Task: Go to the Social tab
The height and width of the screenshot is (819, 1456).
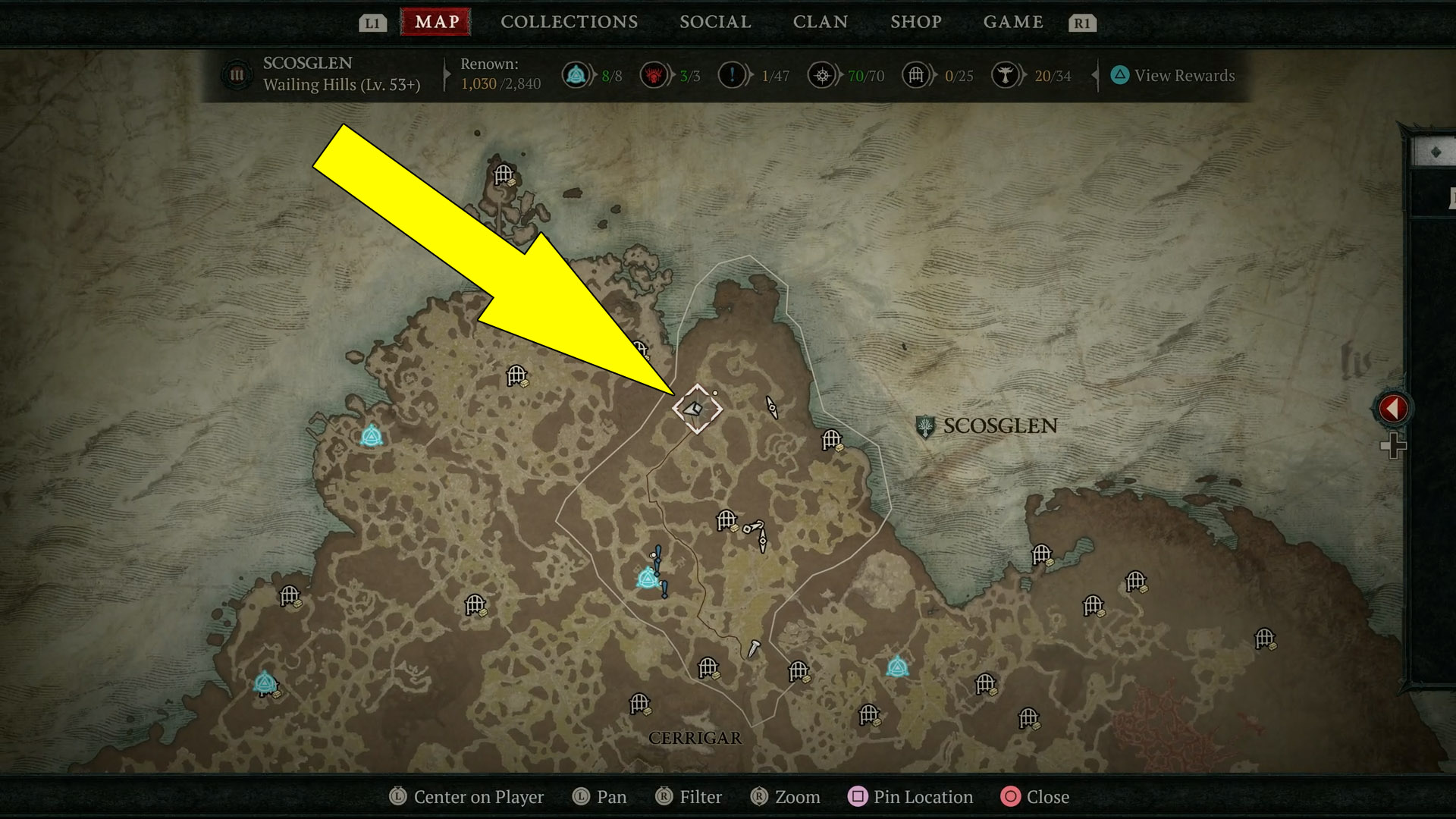Action: [x=715, y=22]
